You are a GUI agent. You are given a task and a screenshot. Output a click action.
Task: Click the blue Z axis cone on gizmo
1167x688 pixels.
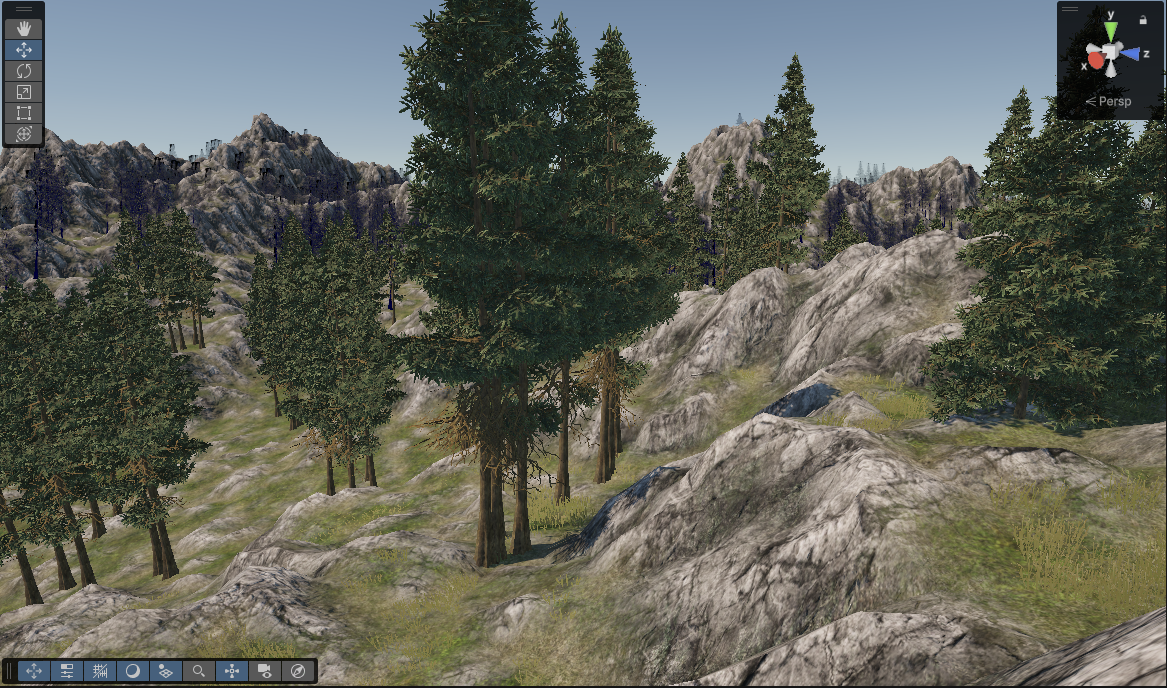pyautogui.click(x=1131, y=54)
